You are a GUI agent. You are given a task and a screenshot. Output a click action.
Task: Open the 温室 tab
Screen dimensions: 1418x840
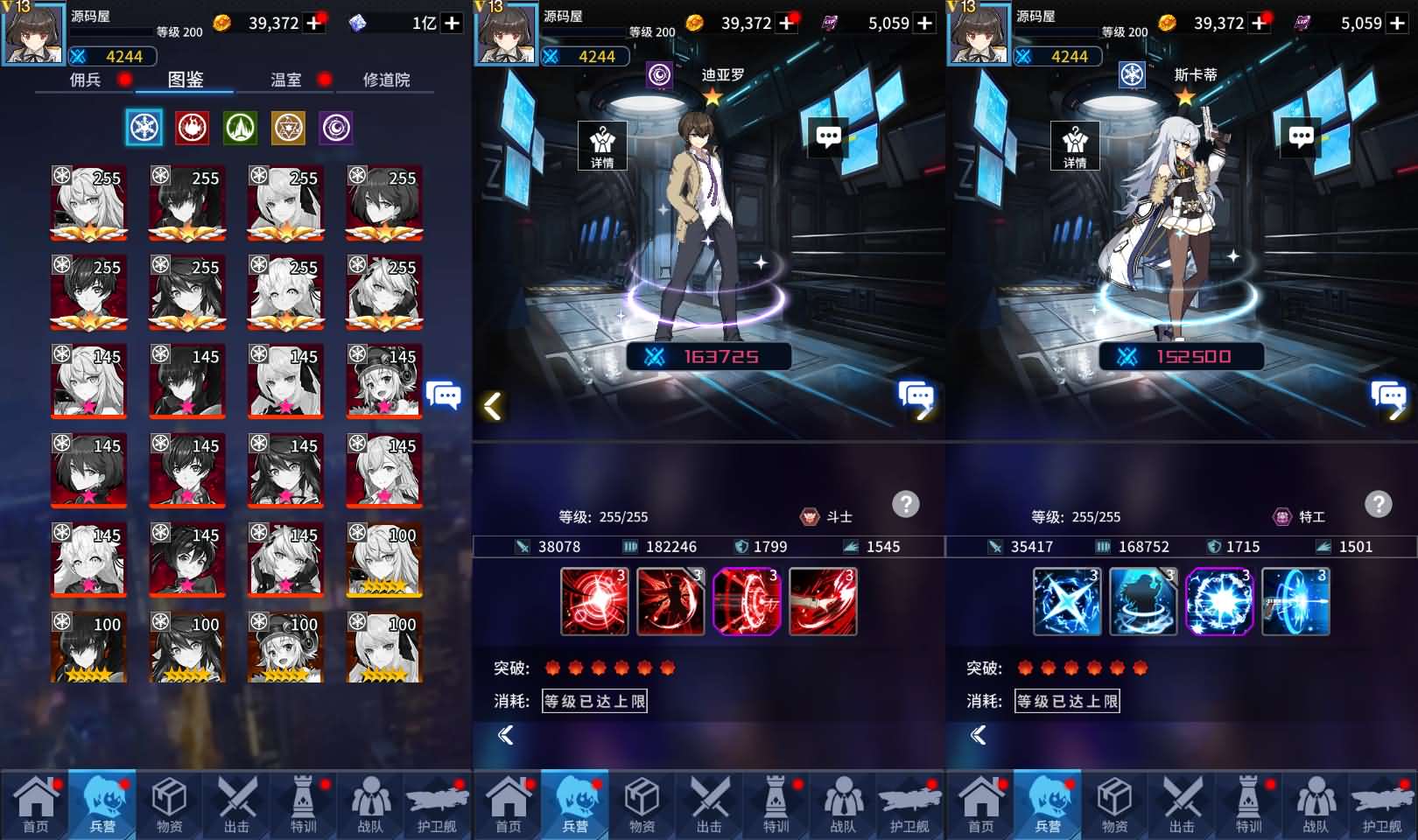286,80
